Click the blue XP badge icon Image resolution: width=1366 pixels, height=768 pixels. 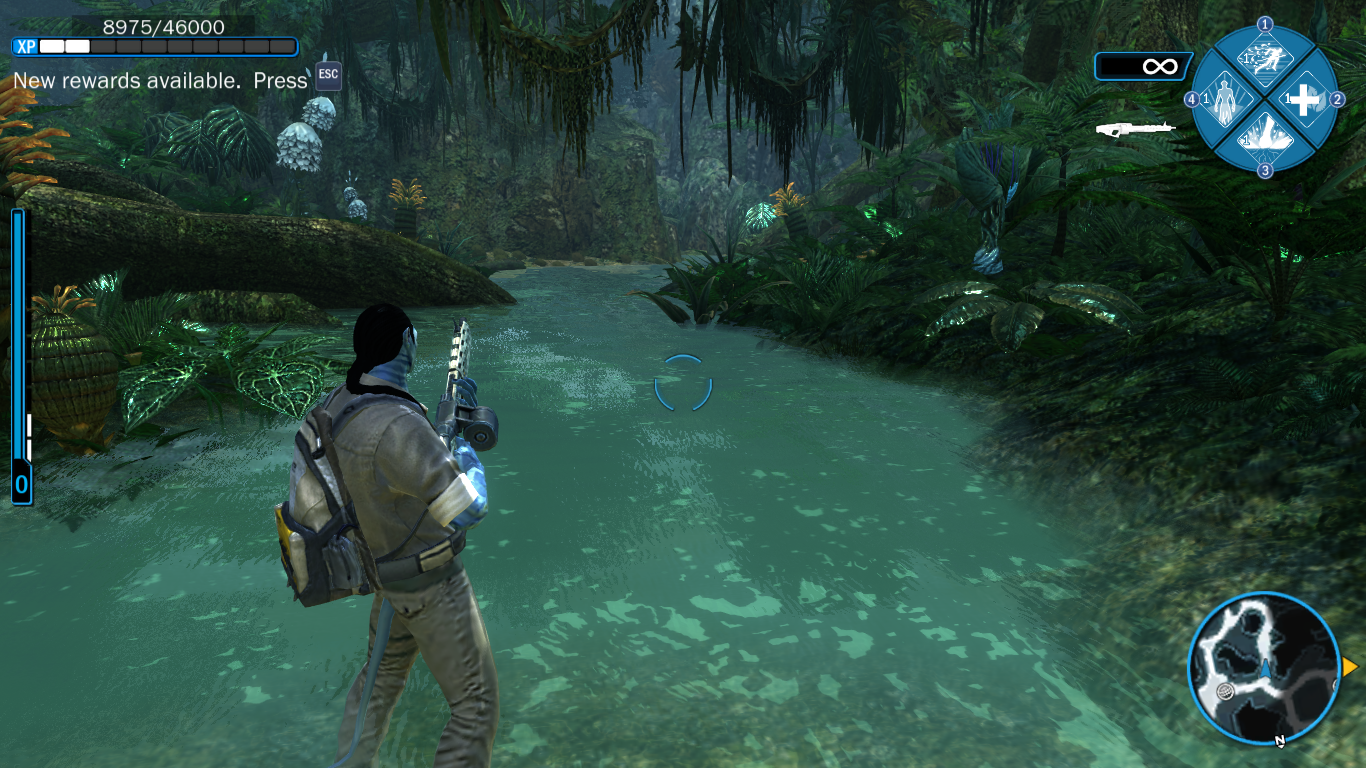click(x=25, y=46)
